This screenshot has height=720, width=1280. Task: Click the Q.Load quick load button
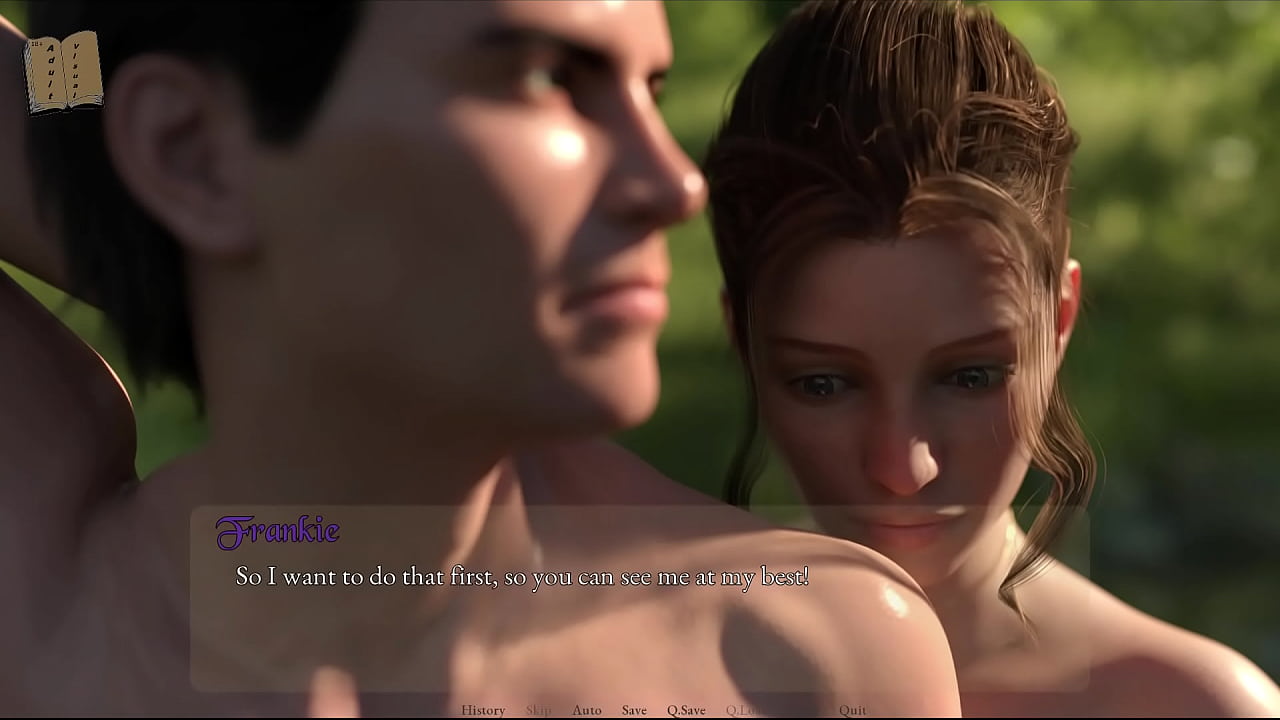point(744,710)
